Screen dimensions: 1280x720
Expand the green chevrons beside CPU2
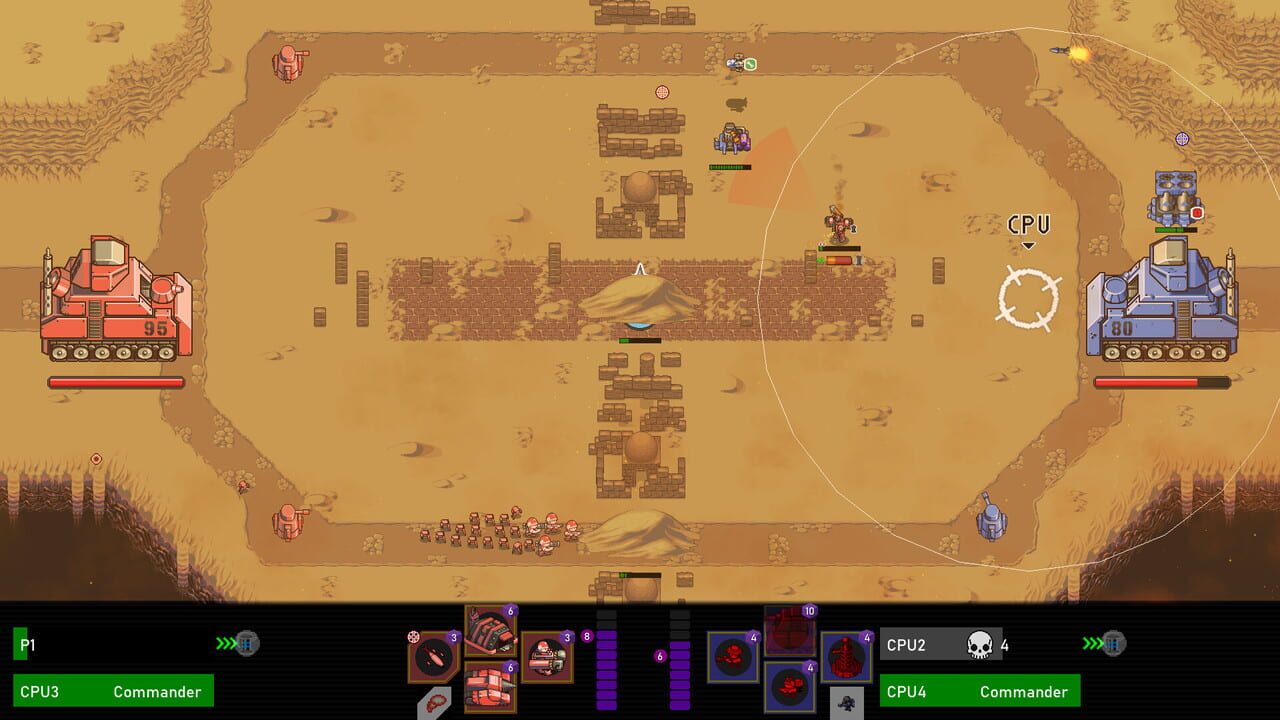(x=1093, y=644)
